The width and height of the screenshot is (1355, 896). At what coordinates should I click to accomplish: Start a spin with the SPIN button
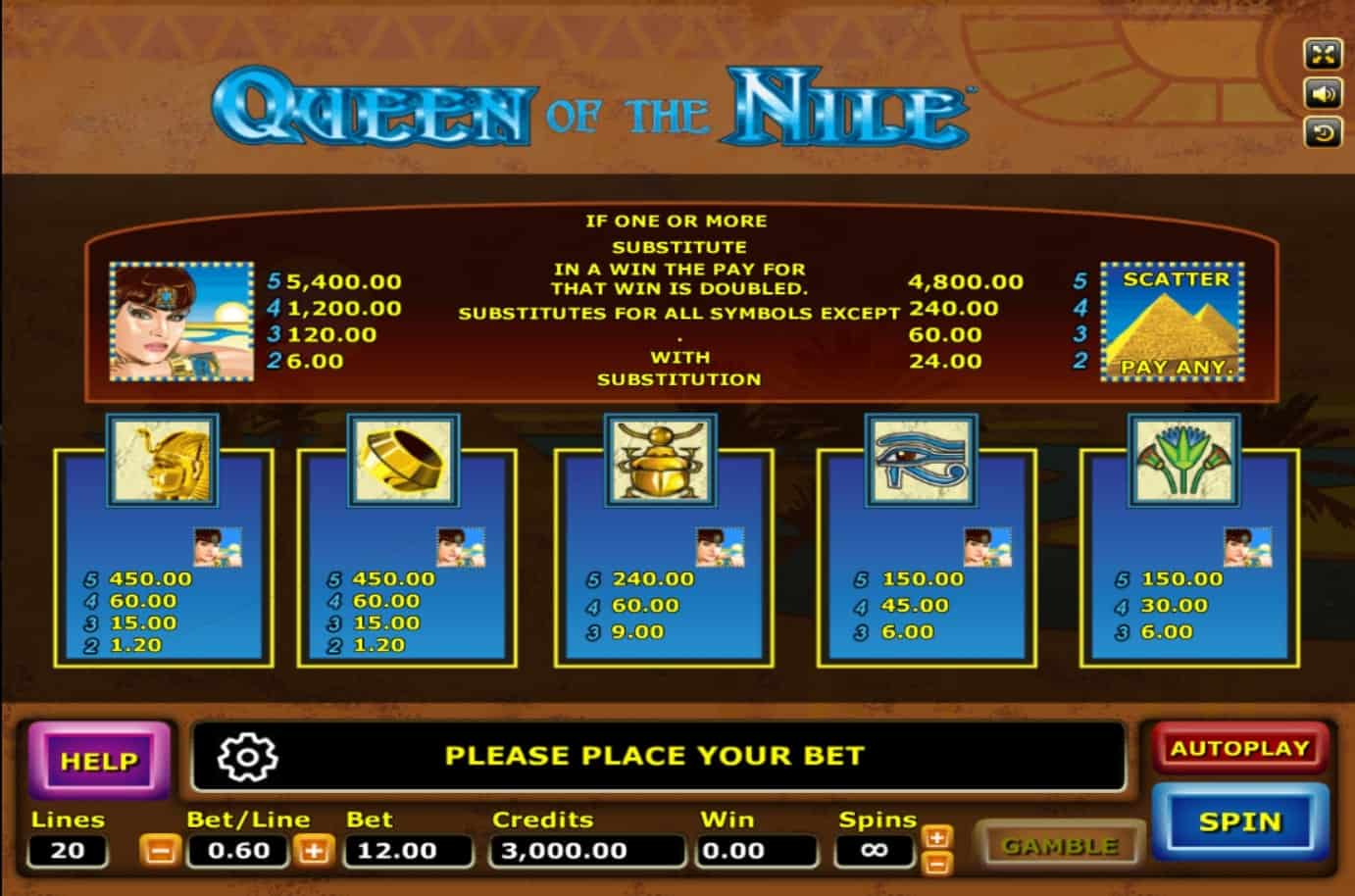click(1239, 821)
